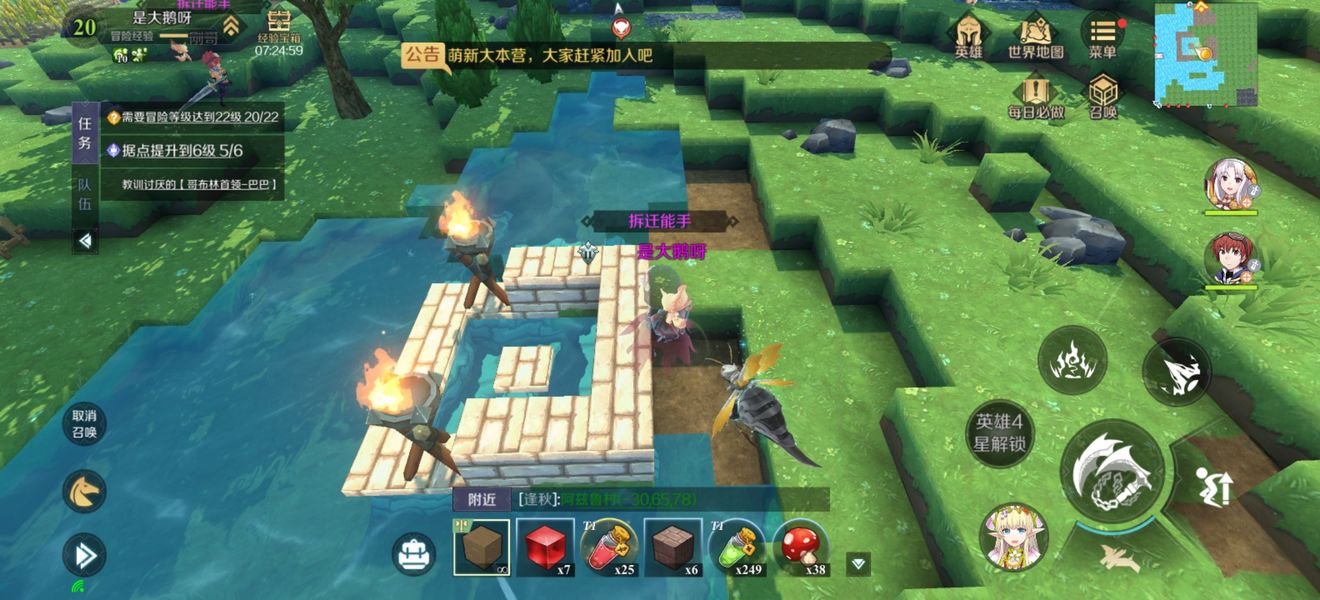Collapse the quest panel with the arrow

point(85,241)
